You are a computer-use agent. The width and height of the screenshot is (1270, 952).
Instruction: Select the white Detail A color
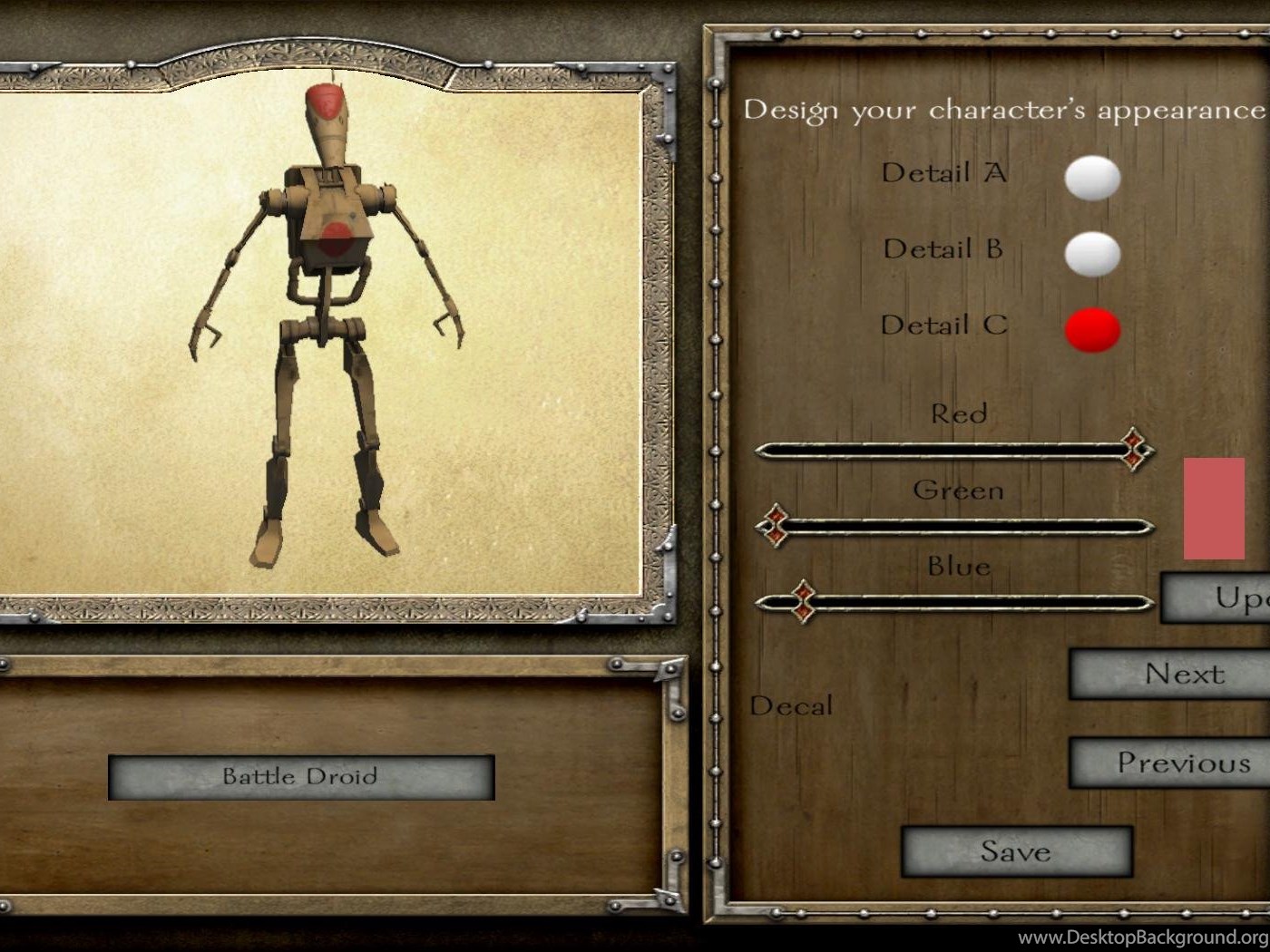(x=1092, y=177)
